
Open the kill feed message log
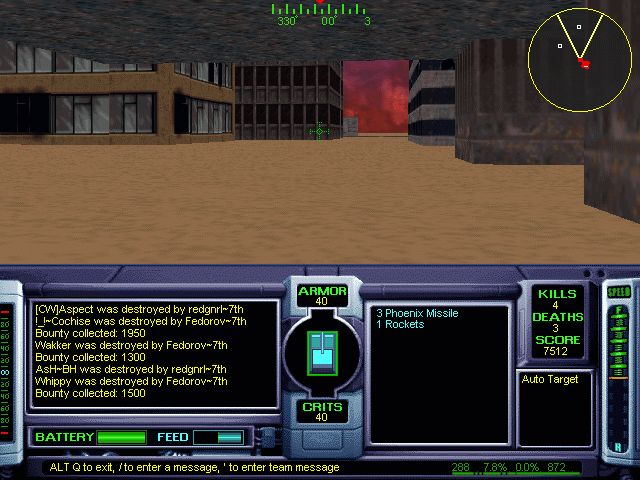tap(155, 355)
